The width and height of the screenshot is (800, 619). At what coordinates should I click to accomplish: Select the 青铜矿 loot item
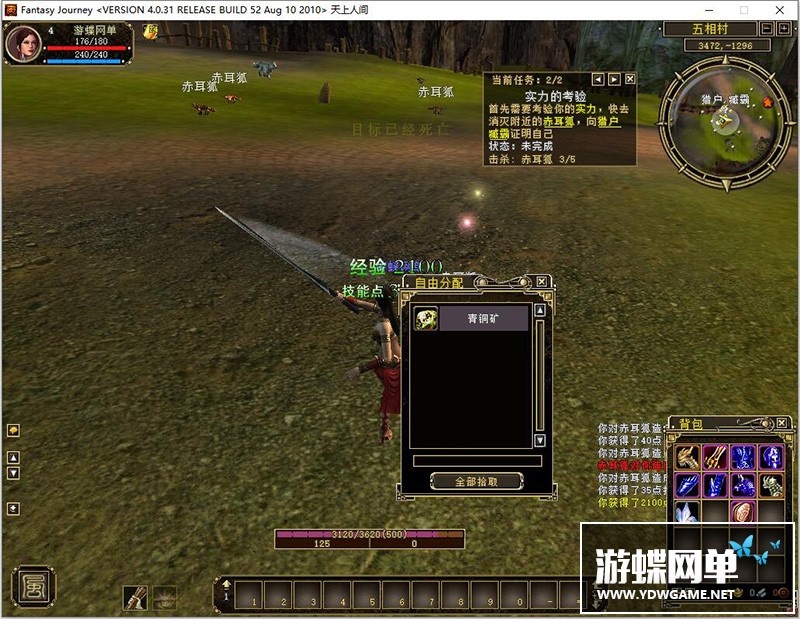pyautogui.click(x=471, y=319)
